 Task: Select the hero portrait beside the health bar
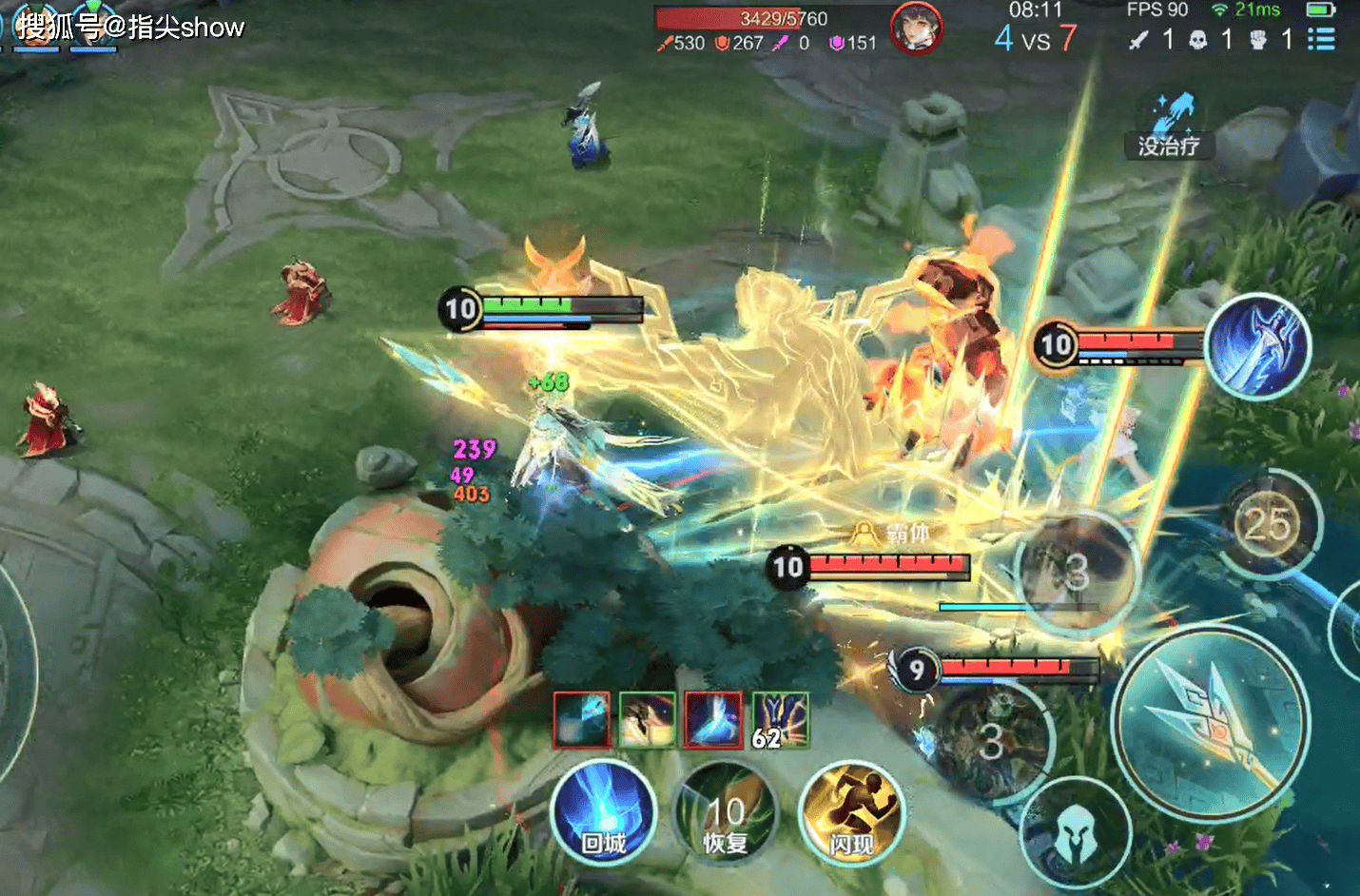click(916, 27)
